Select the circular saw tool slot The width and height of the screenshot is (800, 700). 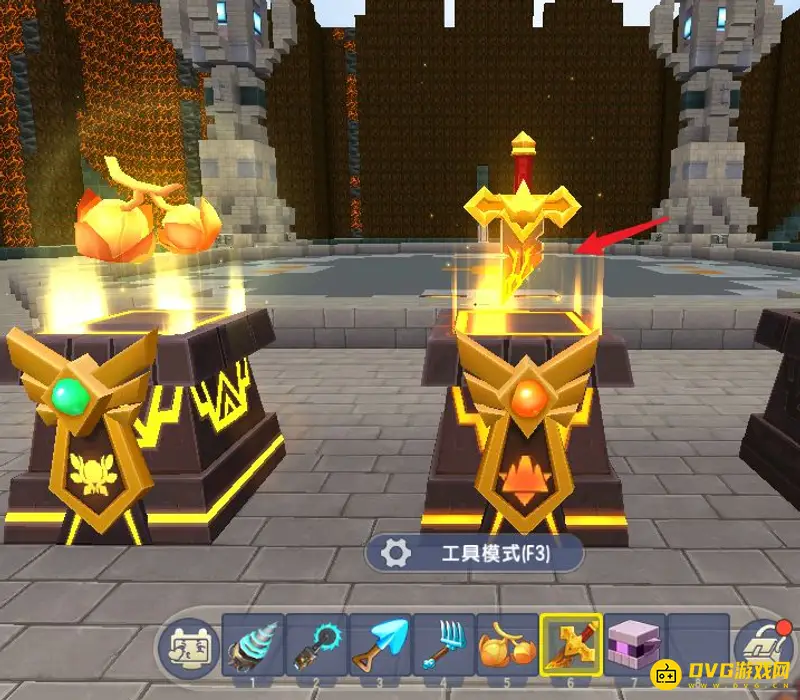[316, 645]
